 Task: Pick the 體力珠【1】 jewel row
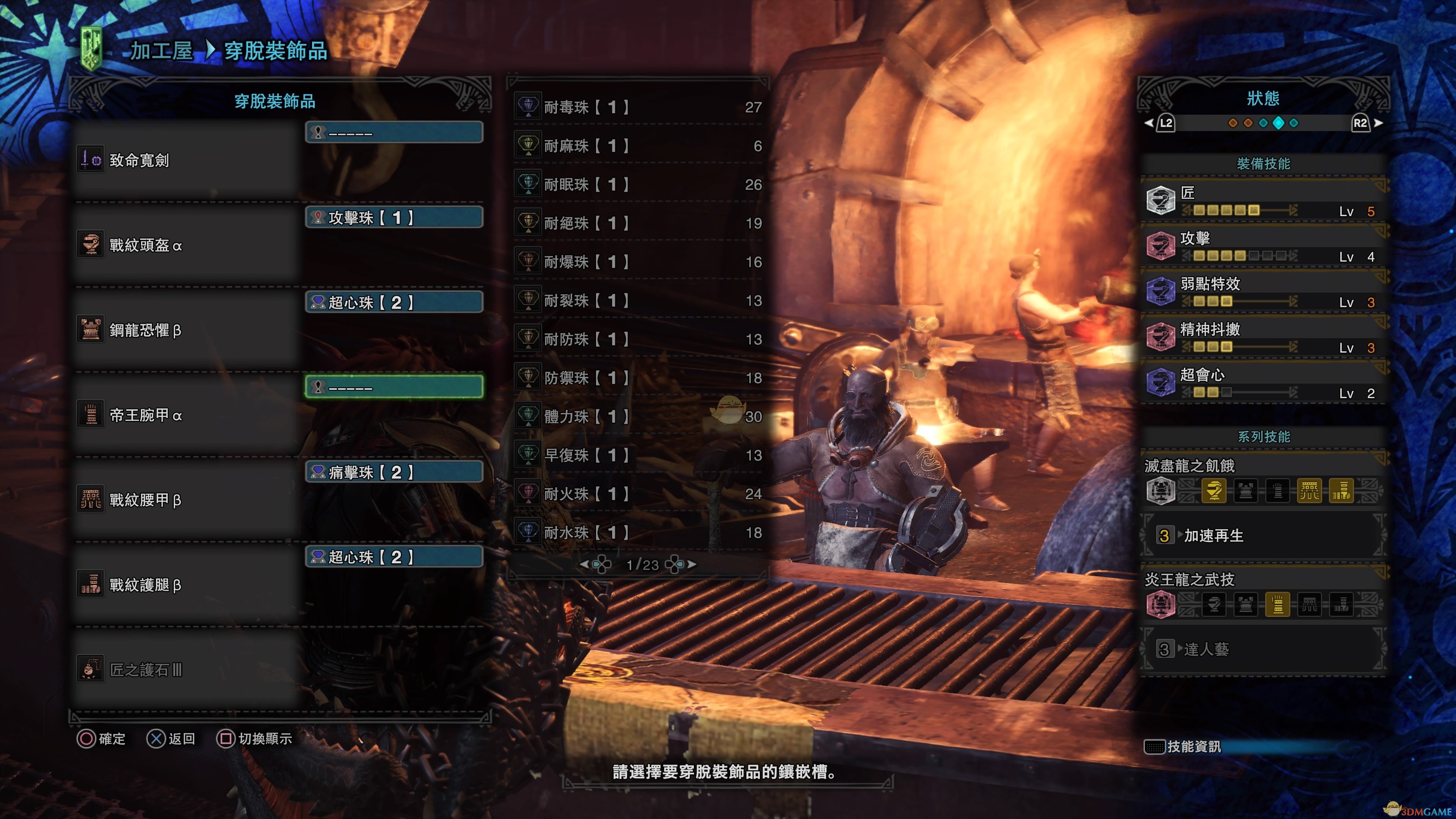coord(639,417)
